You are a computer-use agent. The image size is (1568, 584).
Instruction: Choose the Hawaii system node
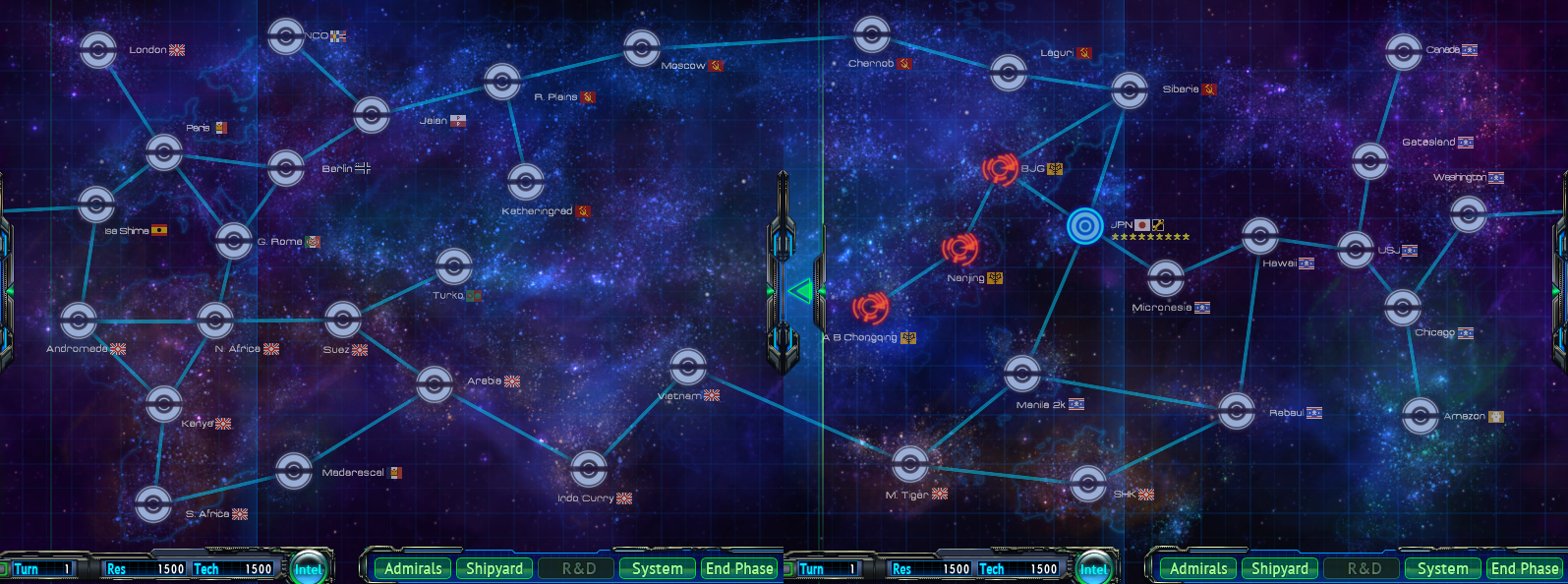1259,236
